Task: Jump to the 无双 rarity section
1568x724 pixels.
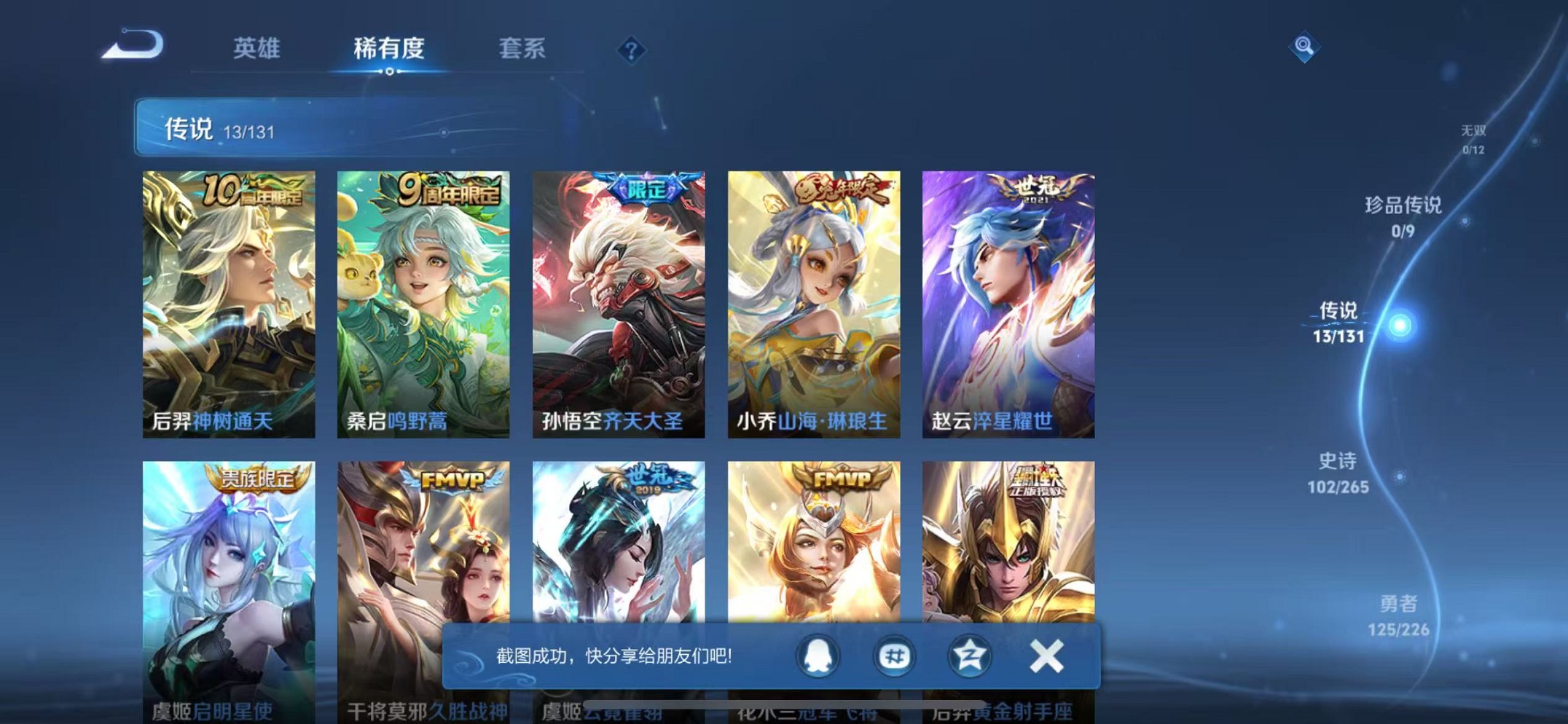Action: (x=1473, y=138)
